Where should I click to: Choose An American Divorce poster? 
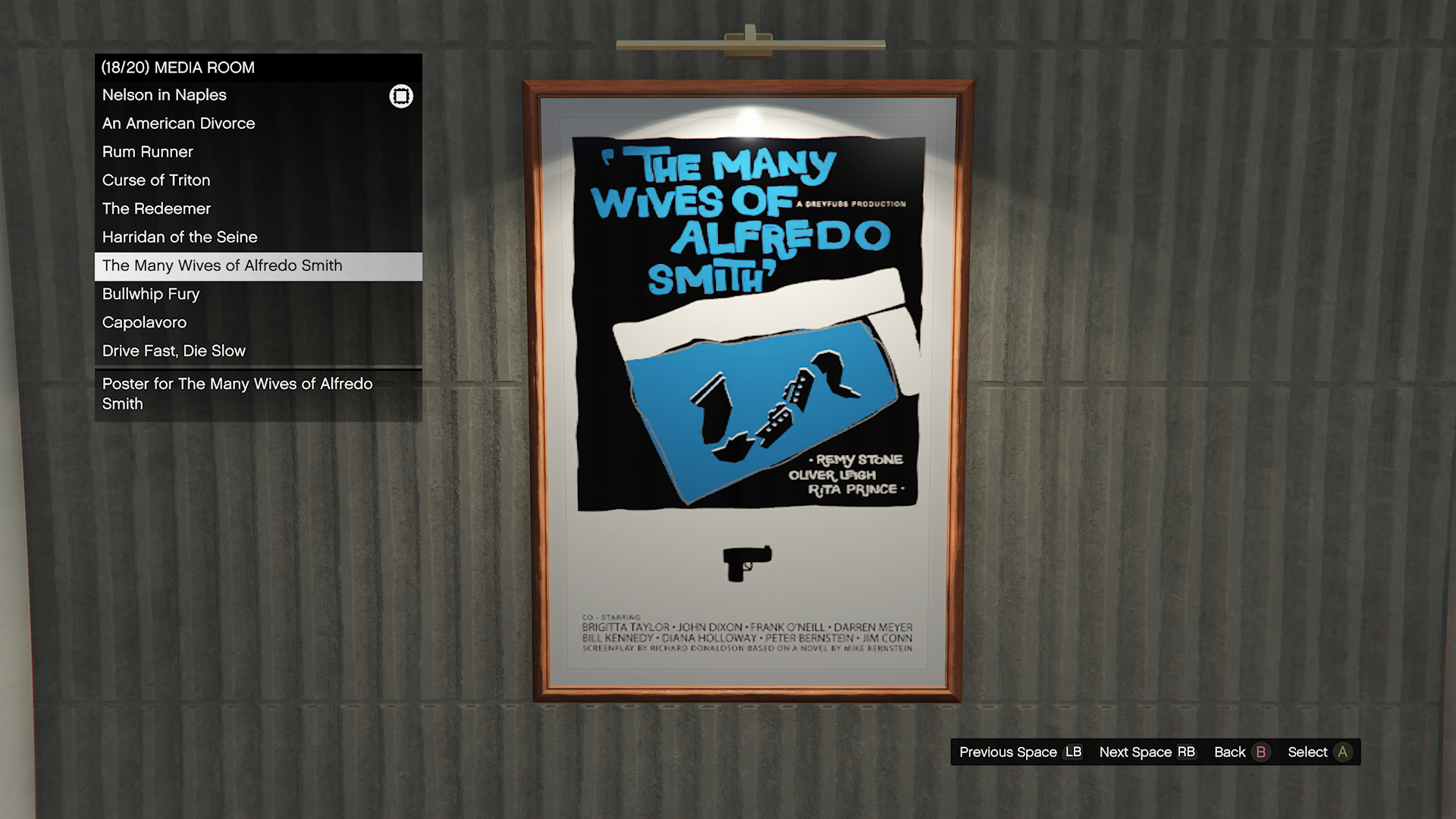(x=179, y=124)
